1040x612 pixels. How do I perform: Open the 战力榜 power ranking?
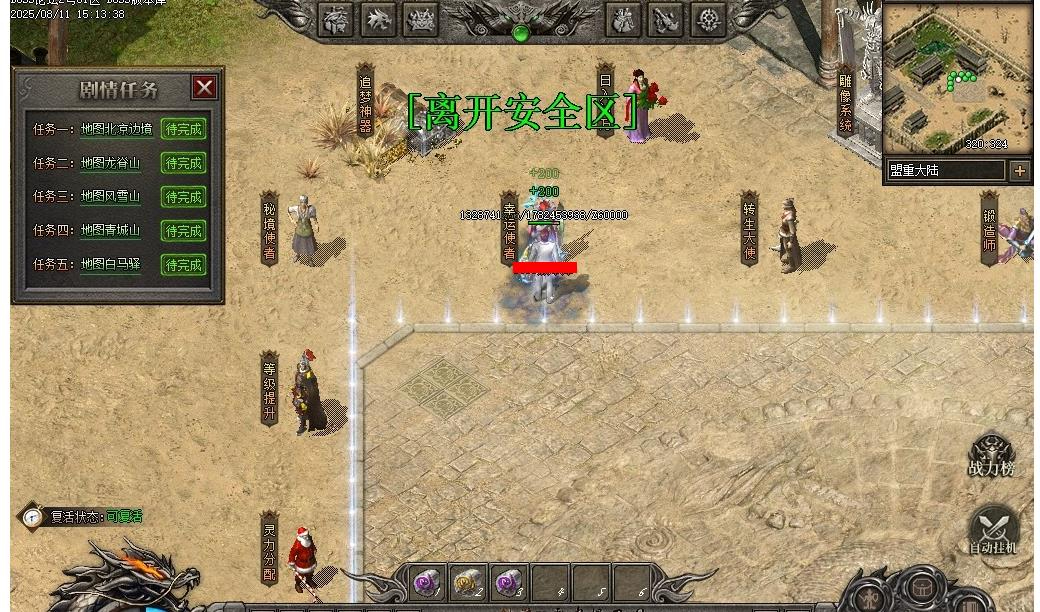(991, 456)
